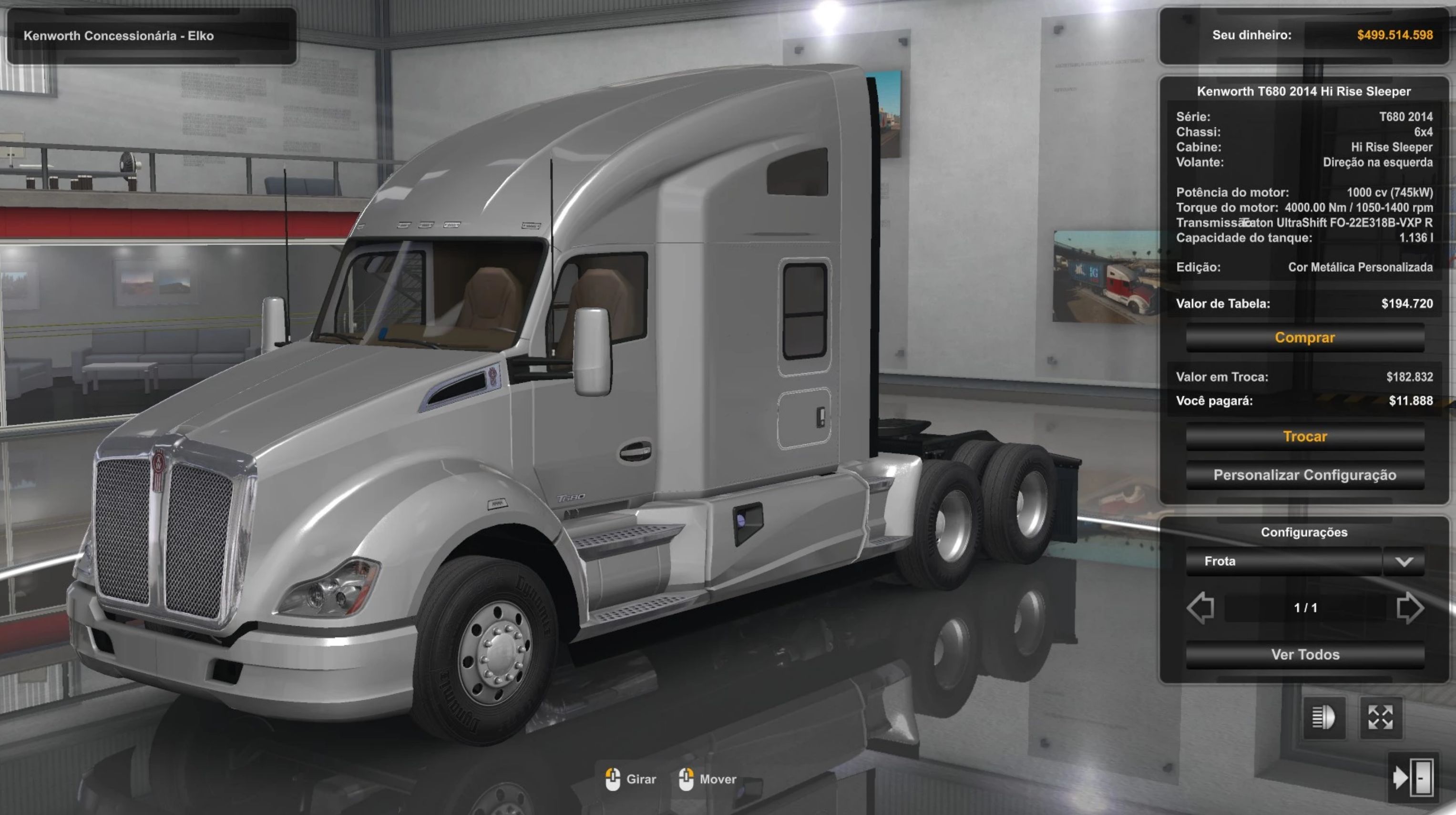Viewport: 1456px width, 815px height.
Task: Click Ver Todos to view all trucks
Action: click(1304, 654)
